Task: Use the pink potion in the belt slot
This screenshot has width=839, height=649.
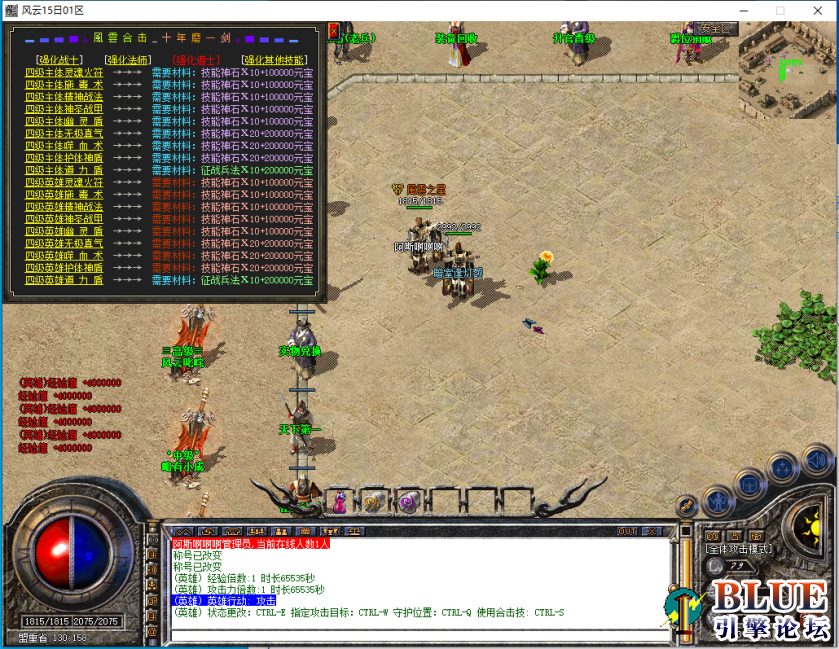Action: coord(339,499)
